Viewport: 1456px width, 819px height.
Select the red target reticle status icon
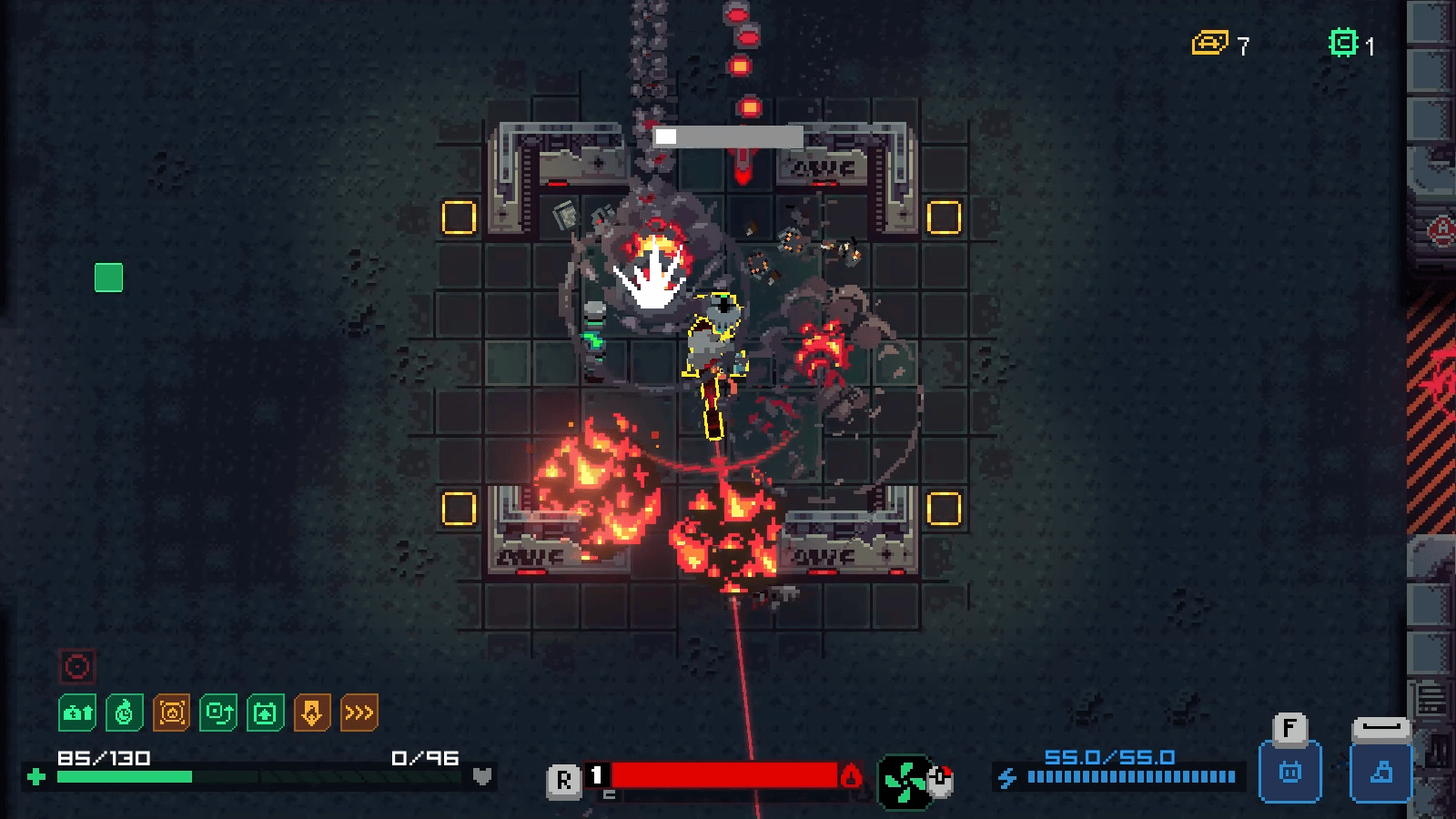tap(77, 667)
